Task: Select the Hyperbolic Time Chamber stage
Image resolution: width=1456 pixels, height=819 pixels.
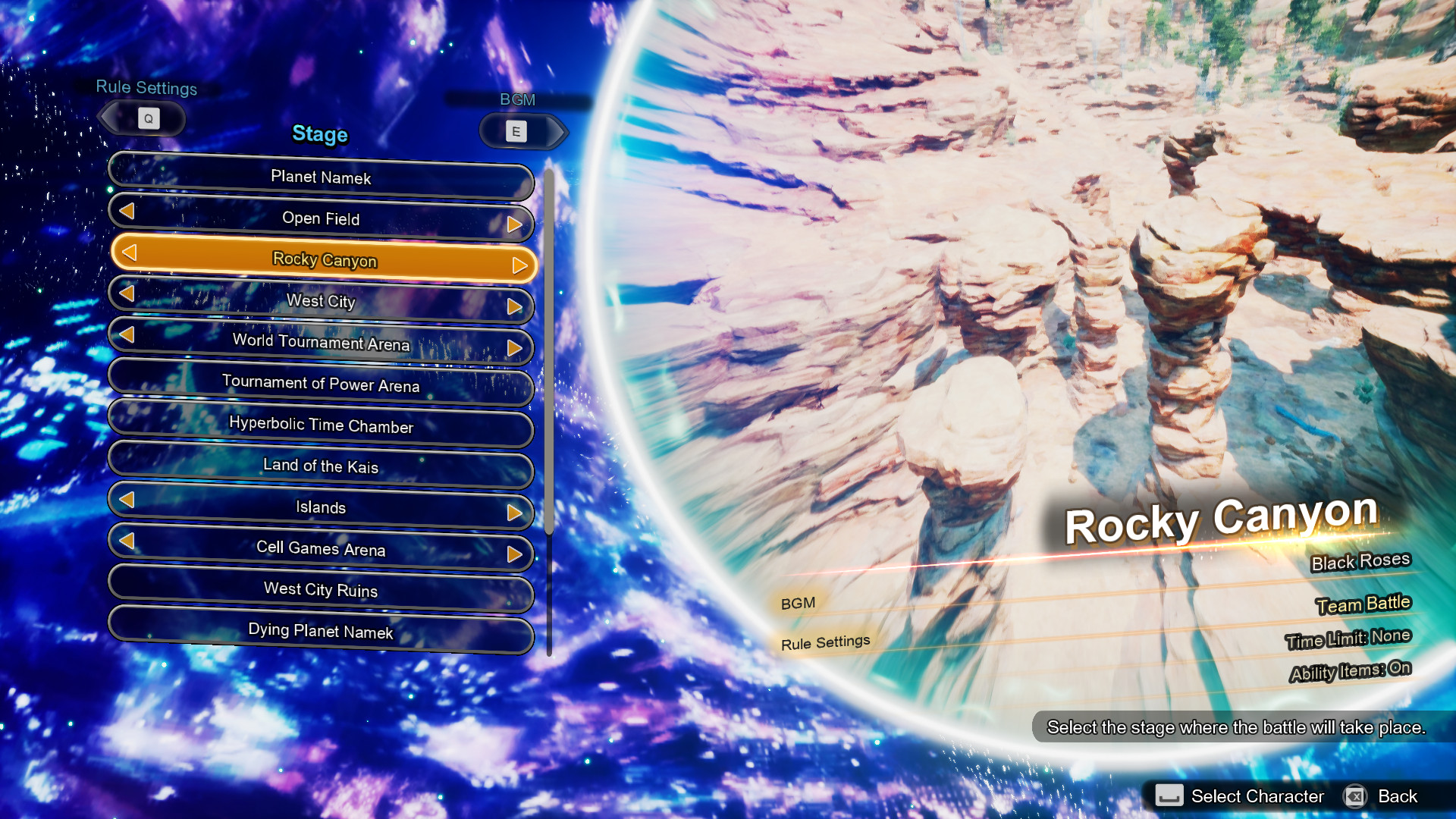Action: pyautogui.click(x=321, y=426)
